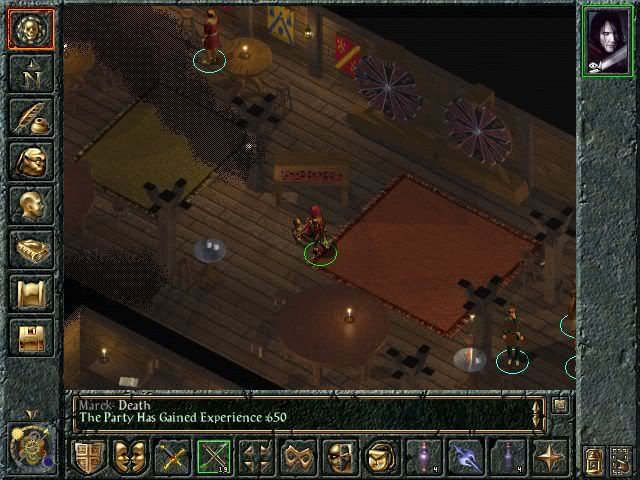Equip the sword weapon quick slot
640x480 pixels.
[172, 457]
